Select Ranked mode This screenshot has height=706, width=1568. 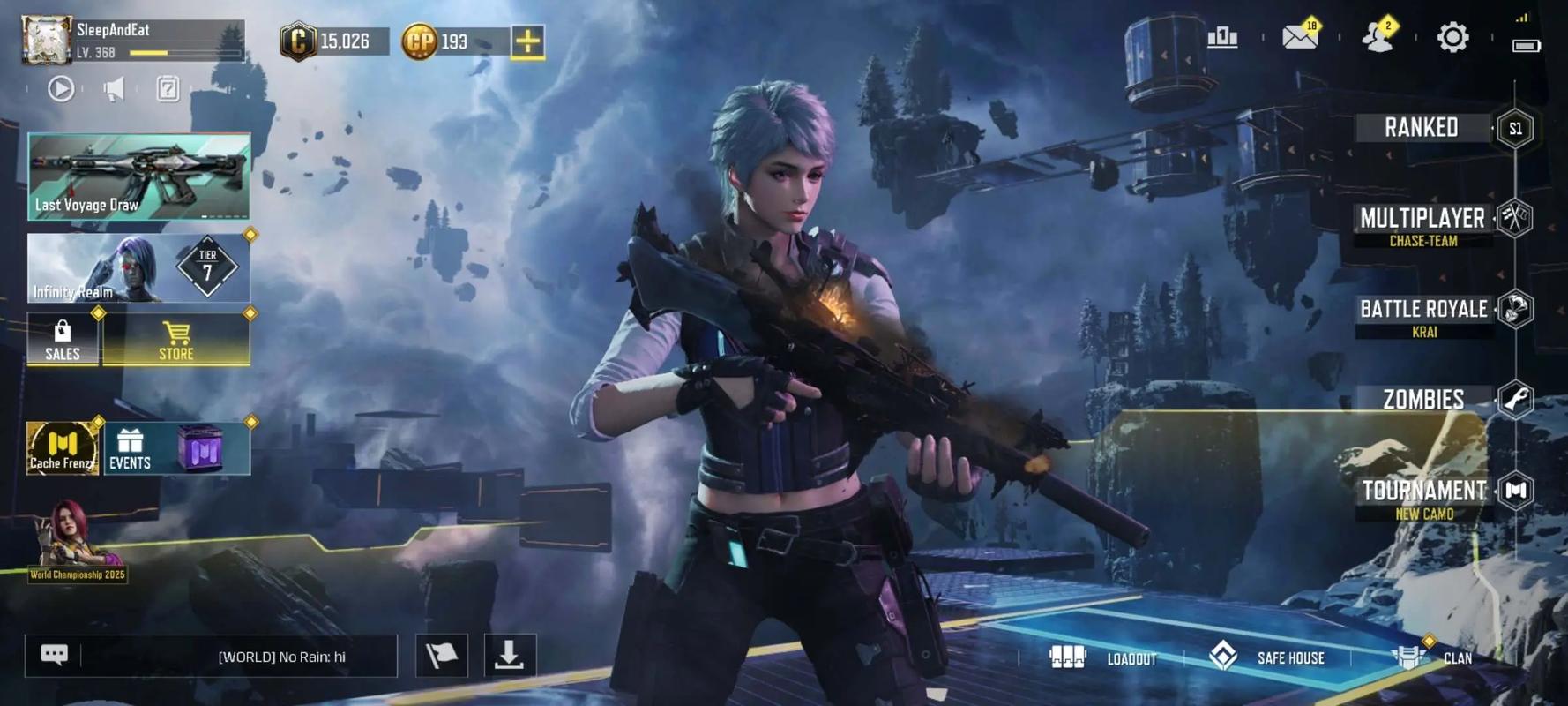pos(1422,128)
